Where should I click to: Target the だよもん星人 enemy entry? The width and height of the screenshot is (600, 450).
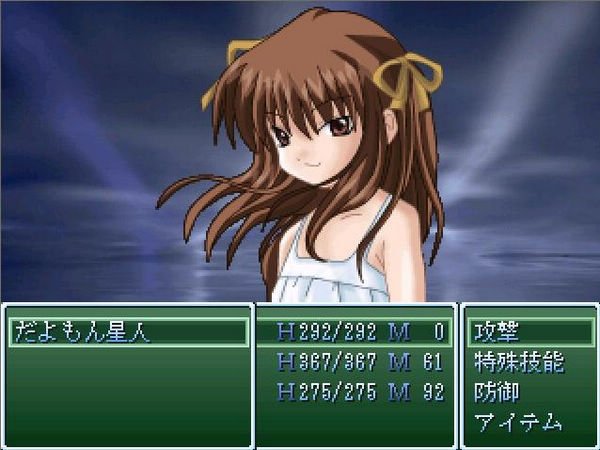coord(81,332)
